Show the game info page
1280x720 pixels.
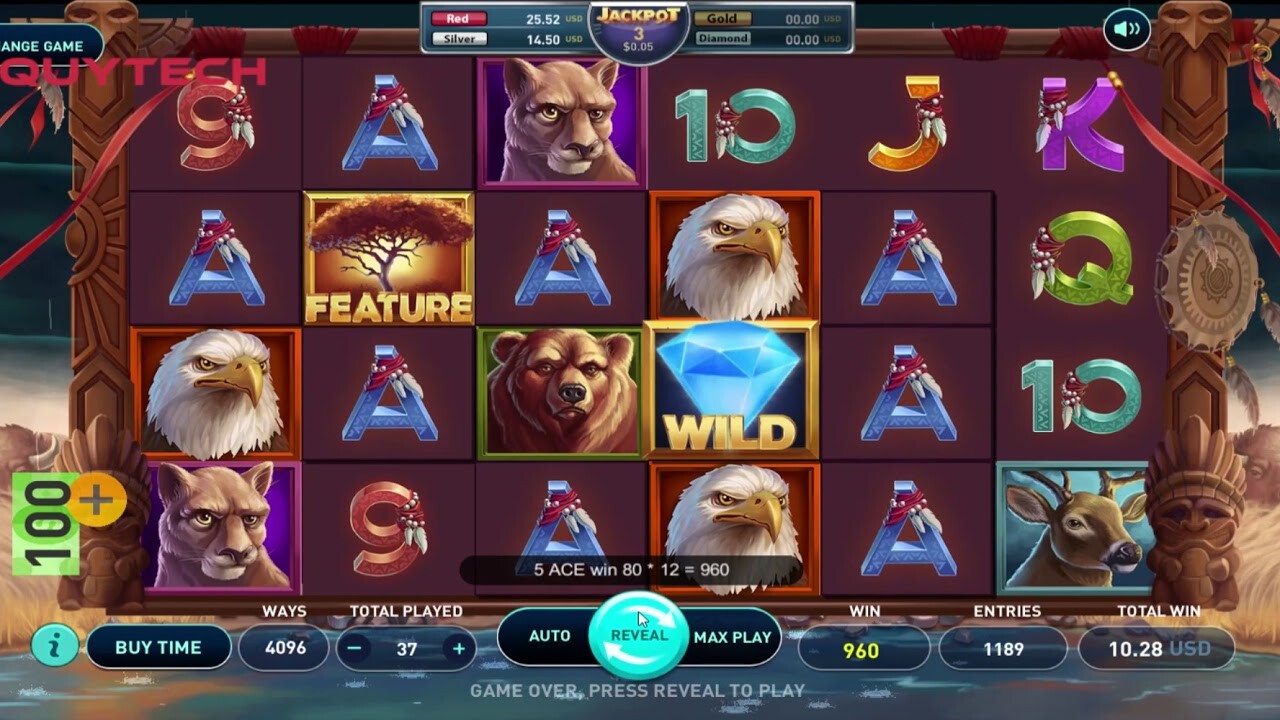click(54, 647)
